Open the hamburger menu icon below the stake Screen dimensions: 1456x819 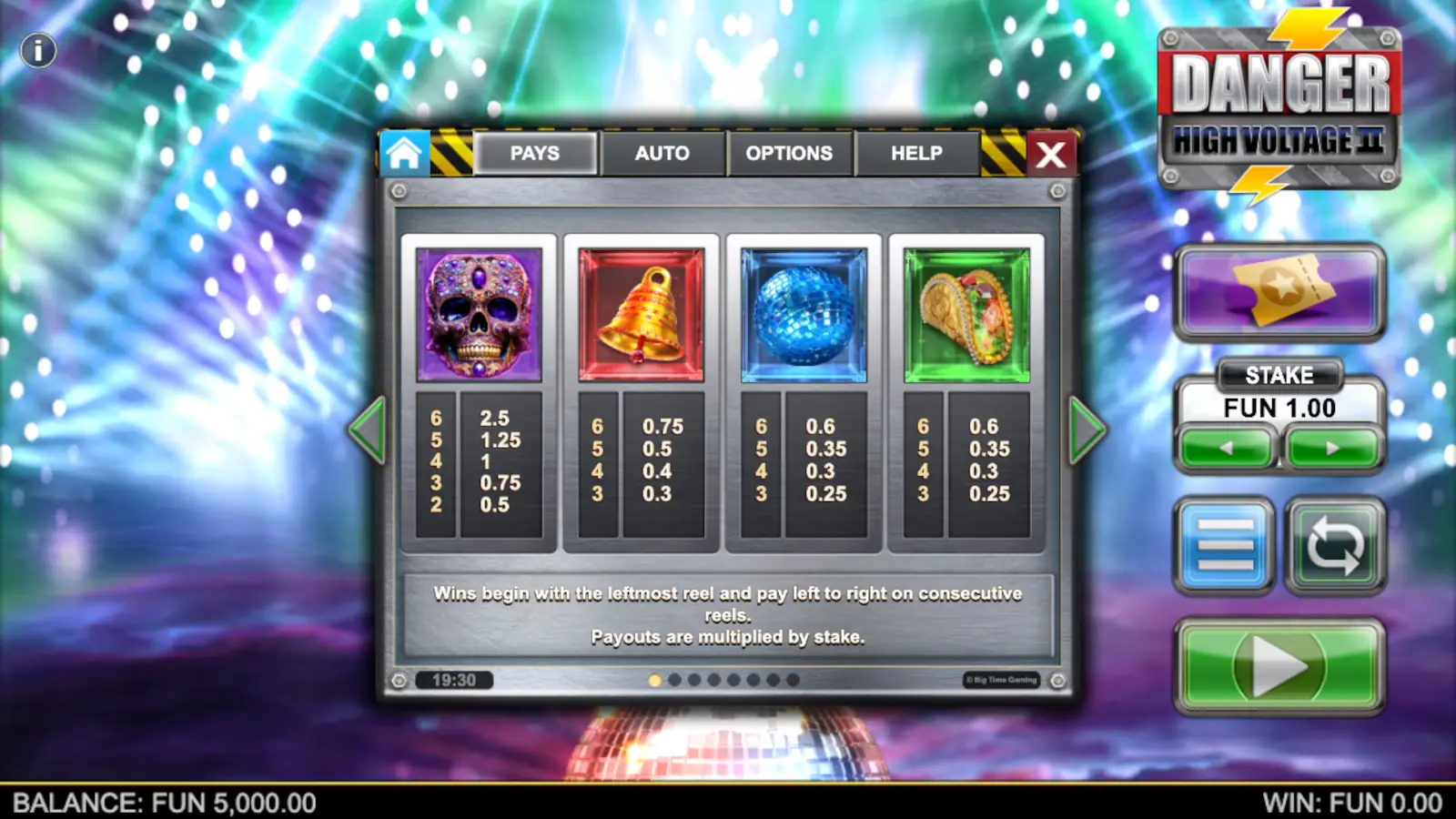(x=1223, y=546)
